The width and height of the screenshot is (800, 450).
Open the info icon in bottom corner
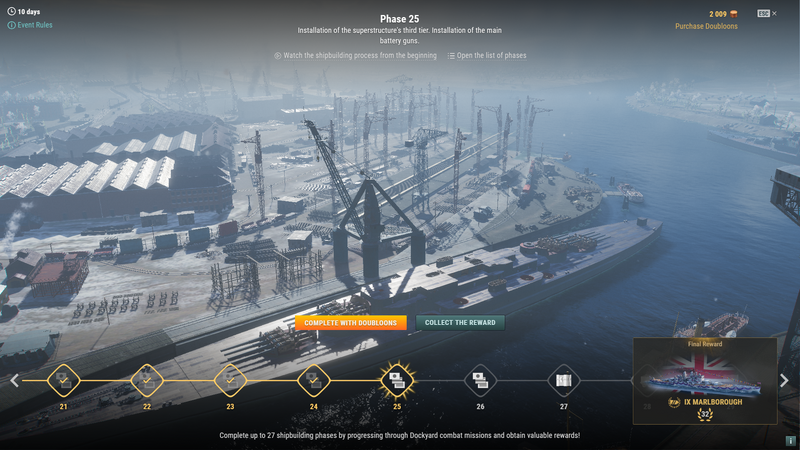[790, 440]
